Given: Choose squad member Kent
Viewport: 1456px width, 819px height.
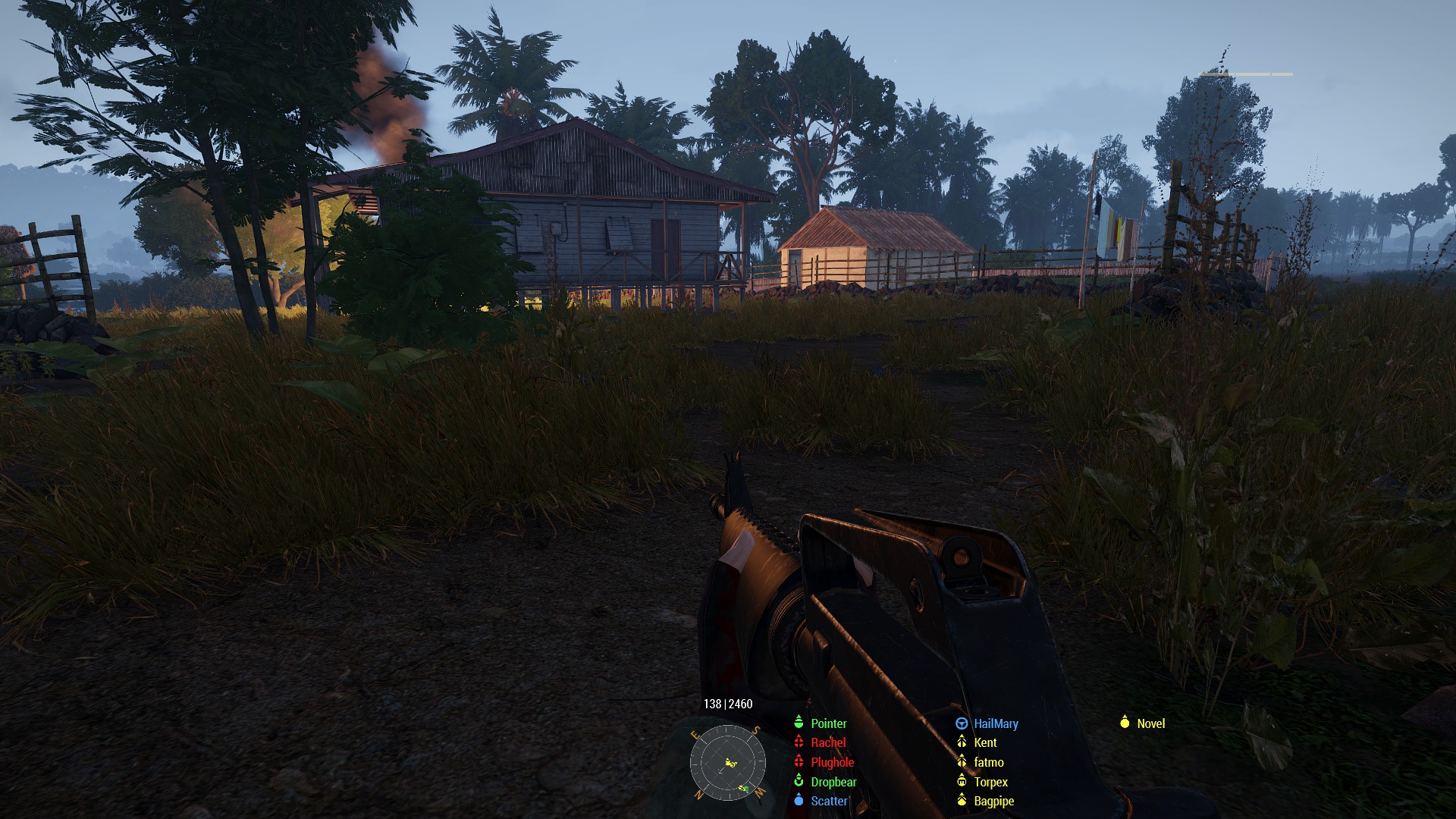Looking at the screenshot, I should (985, 742).
